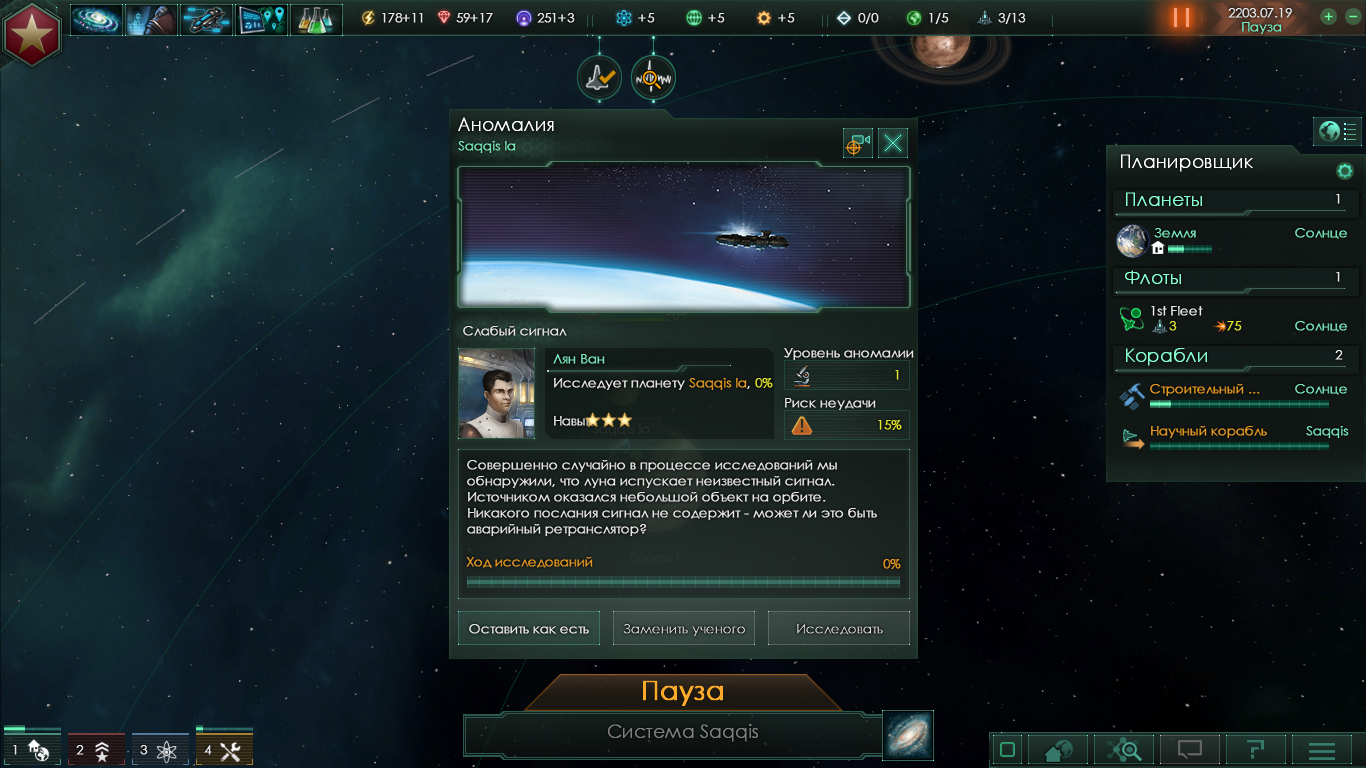1366x768 pixels.
Task: Close the anomaly window
Action: tap(893, 144)
